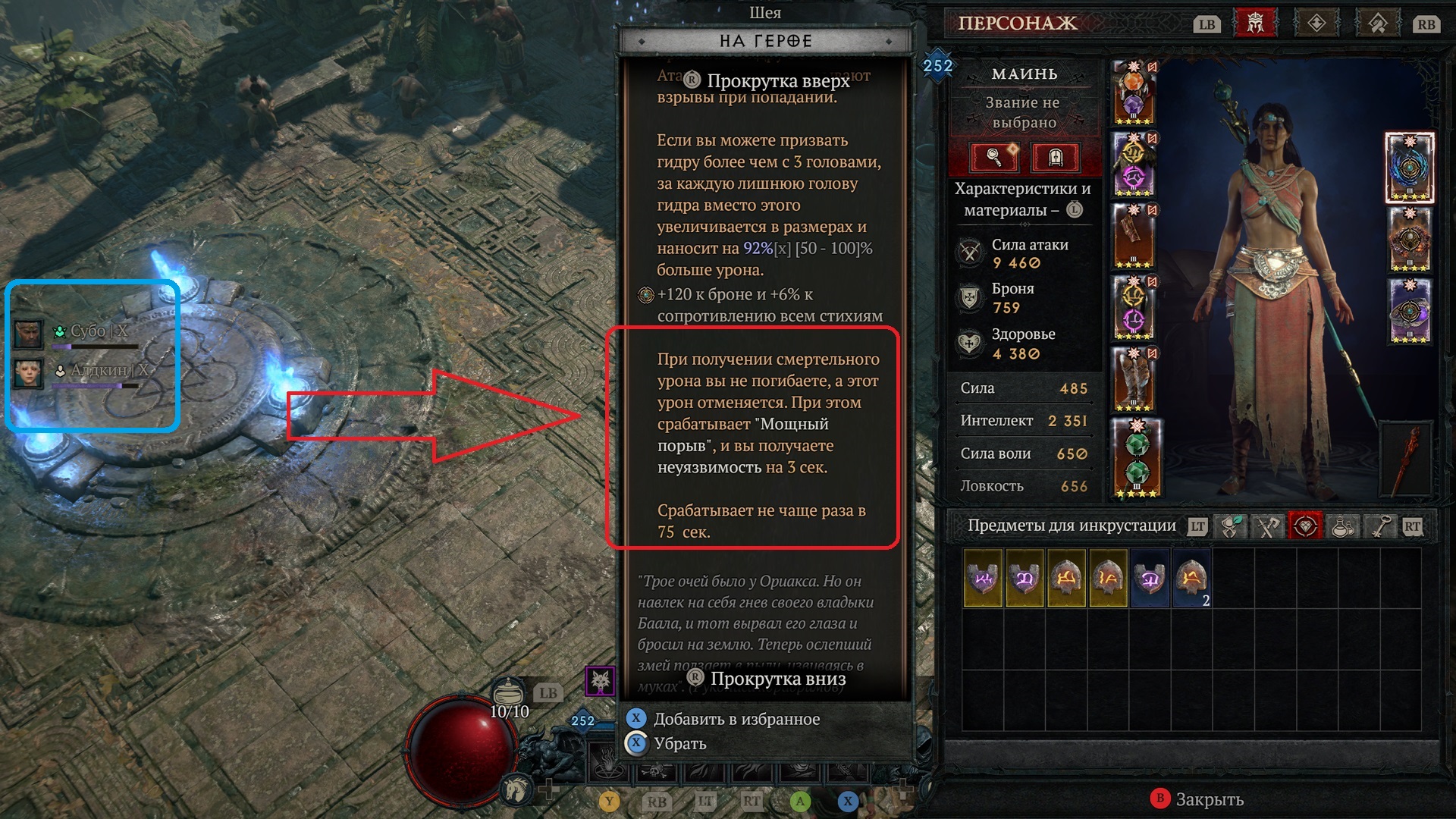Viewport: 1456px width, 819px height.
Task: Switch to the helmet character tab
Action: pyautogui.click(x=1255, y=24)
